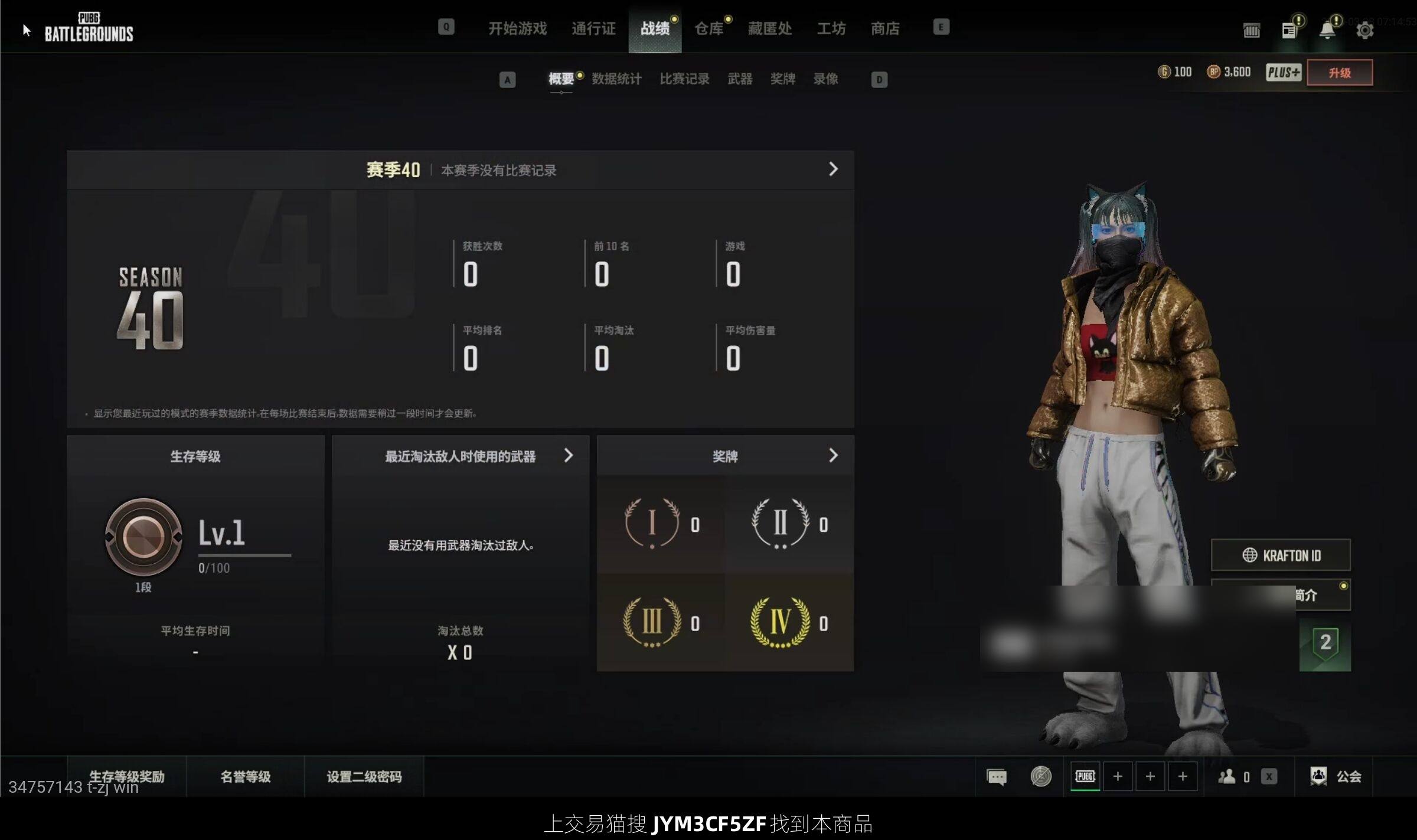This screenshot has height=840, width=1417.
Task: Open the 名誉等级 reputation button
Action: (245, 776)
